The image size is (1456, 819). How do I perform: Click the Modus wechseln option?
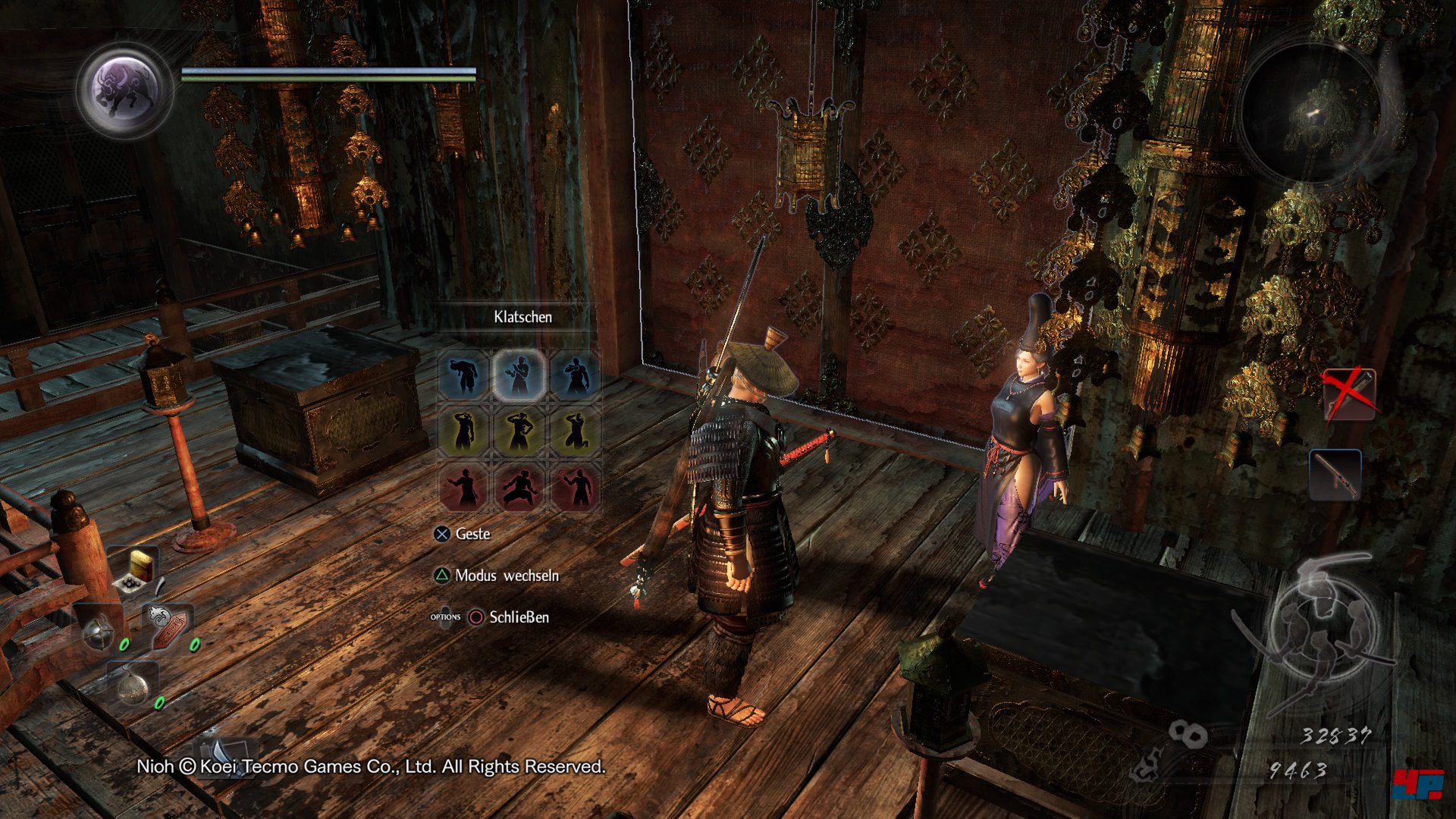(x=507, y=576)
